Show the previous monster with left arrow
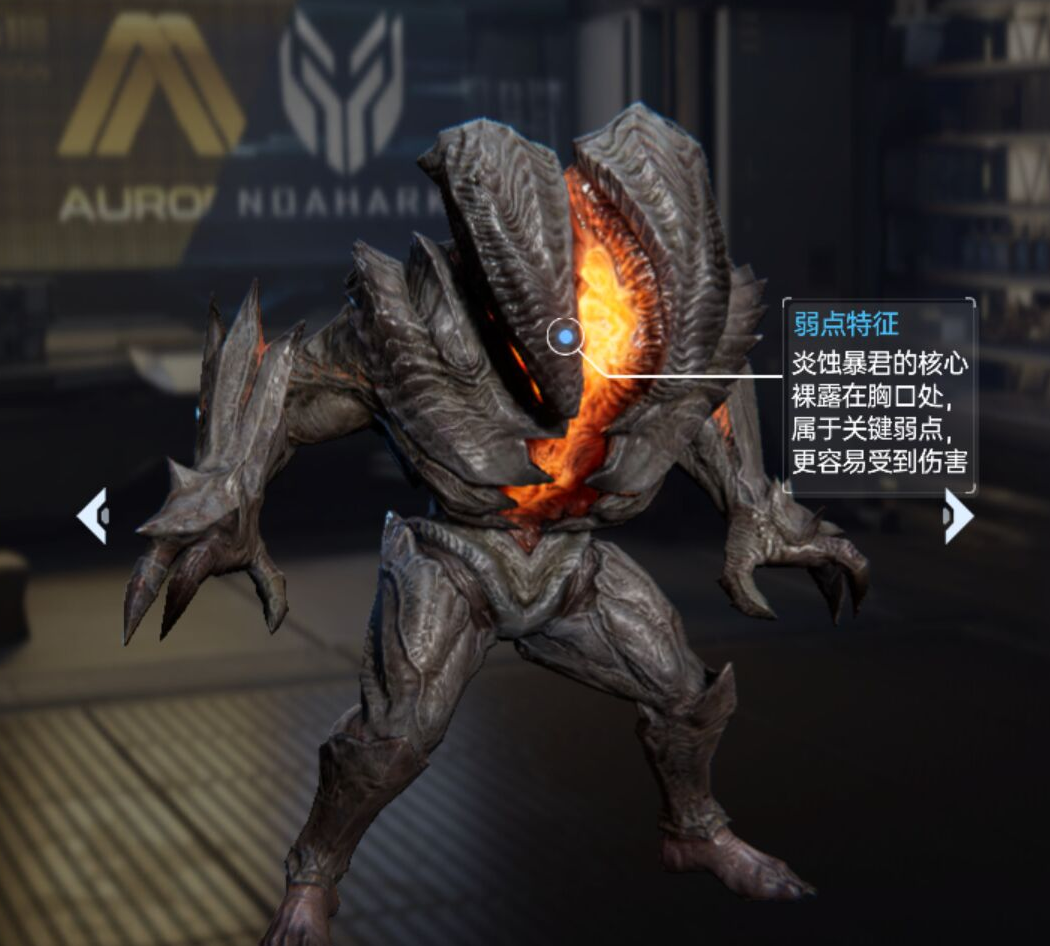Image resolution: width=1050 pixels, height=946 pixels. coord(92,516)
